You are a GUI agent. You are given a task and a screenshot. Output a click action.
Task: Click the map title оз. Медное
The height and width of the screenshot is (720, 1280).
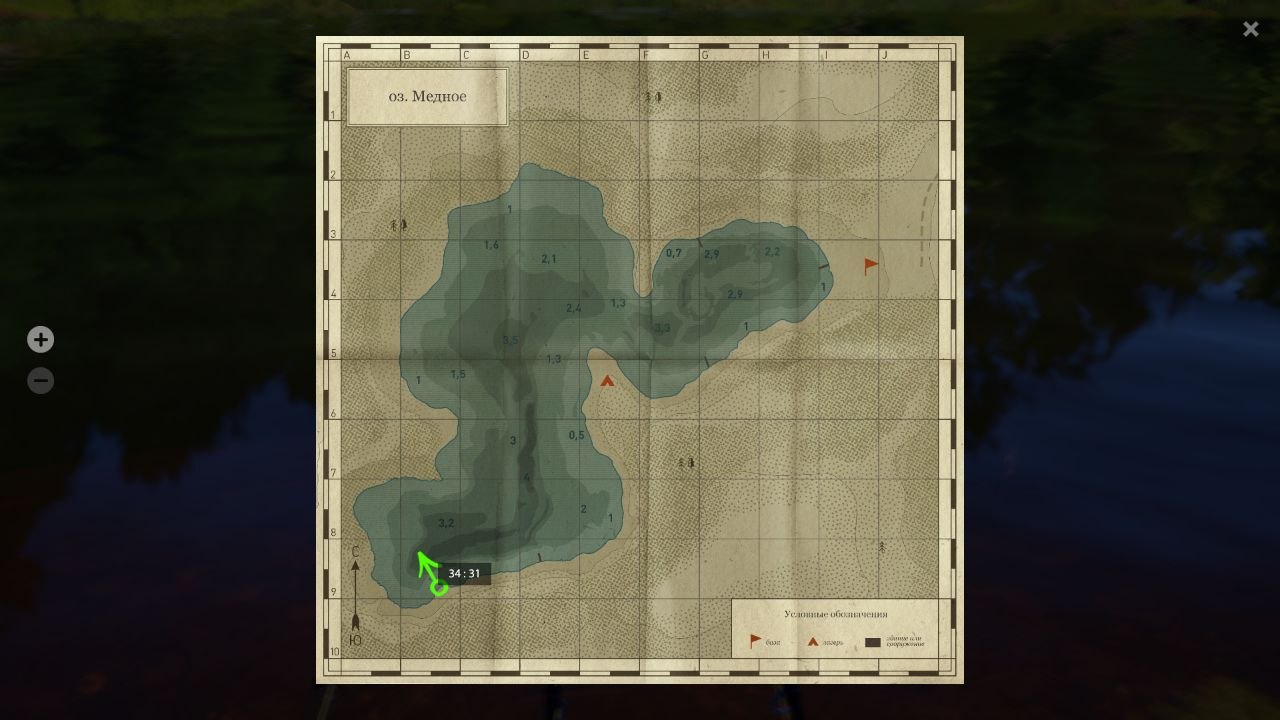pyautogui.click(x=427, y=96)
